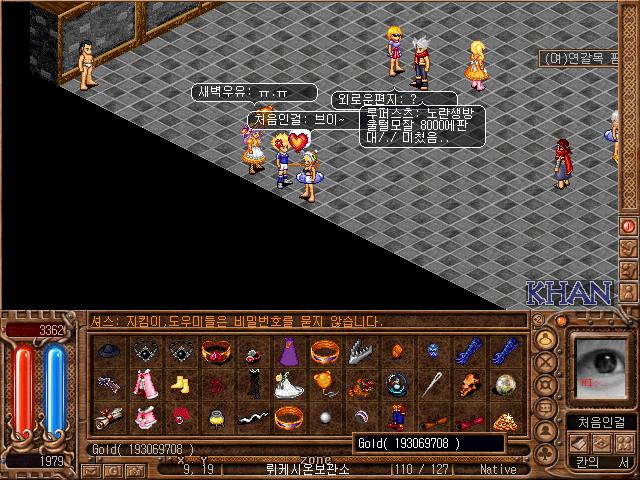Select the orange pumpkin lantern item
This screenshot has width=640, height=480.
point(323,384)
